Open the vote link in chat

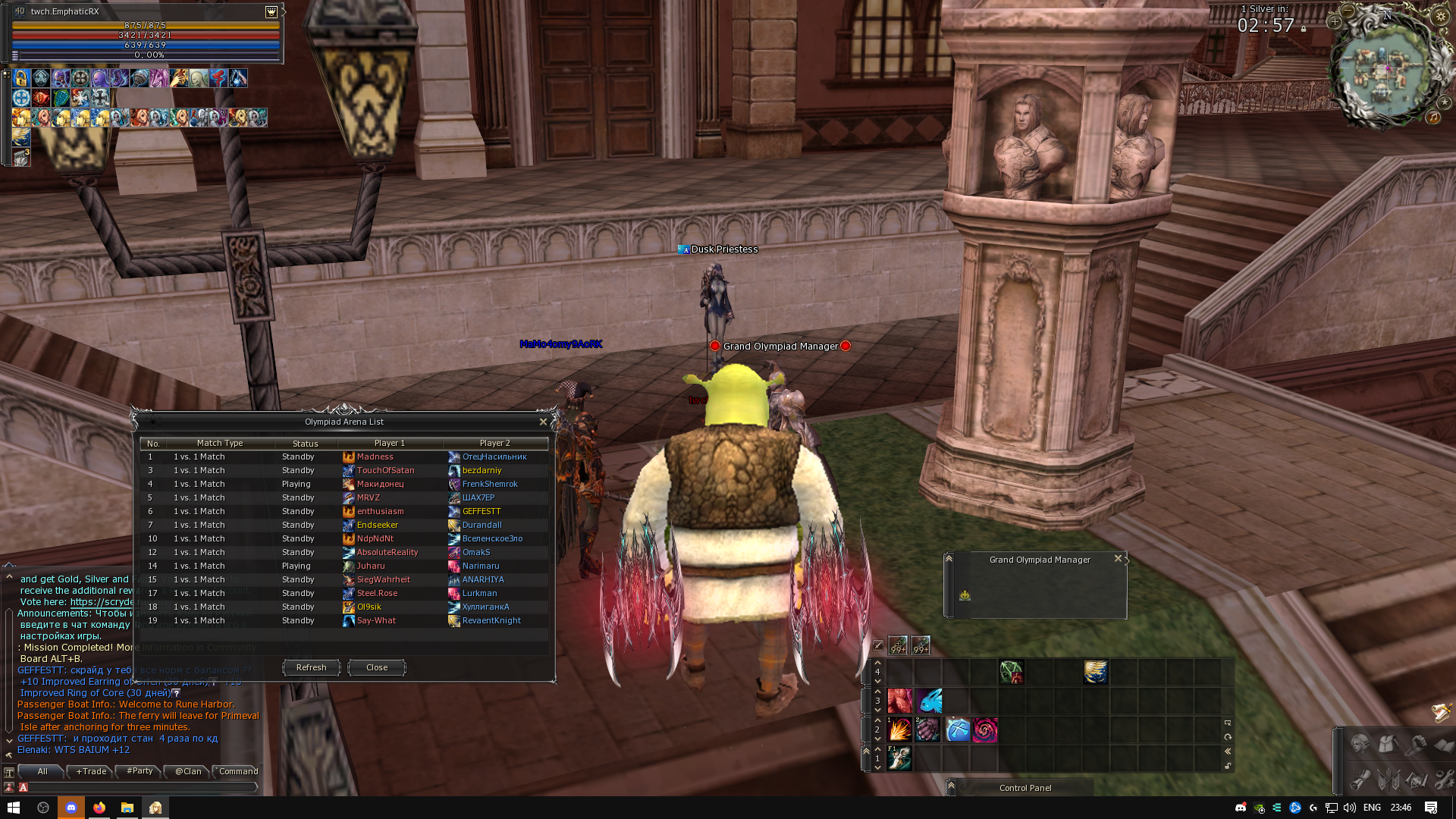pyautogui.click(x=102, y=602)
